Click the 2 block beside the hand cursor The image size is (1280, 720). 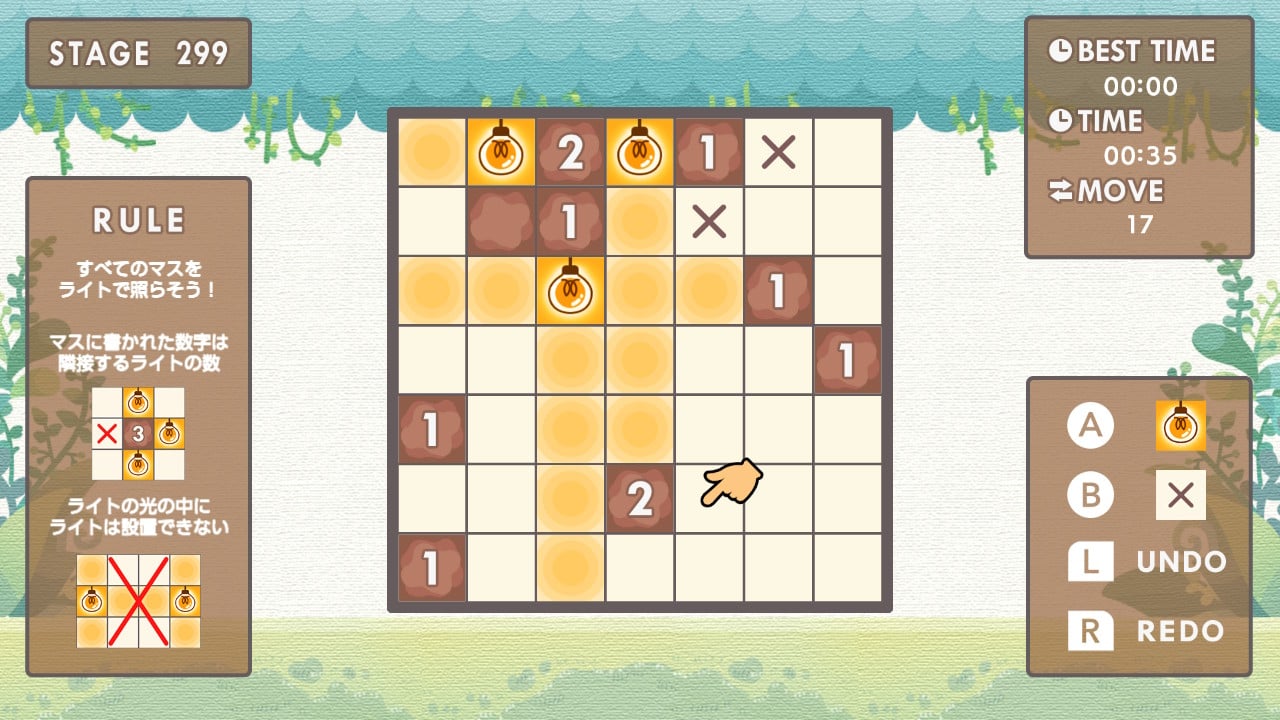(x=639, y=498)
